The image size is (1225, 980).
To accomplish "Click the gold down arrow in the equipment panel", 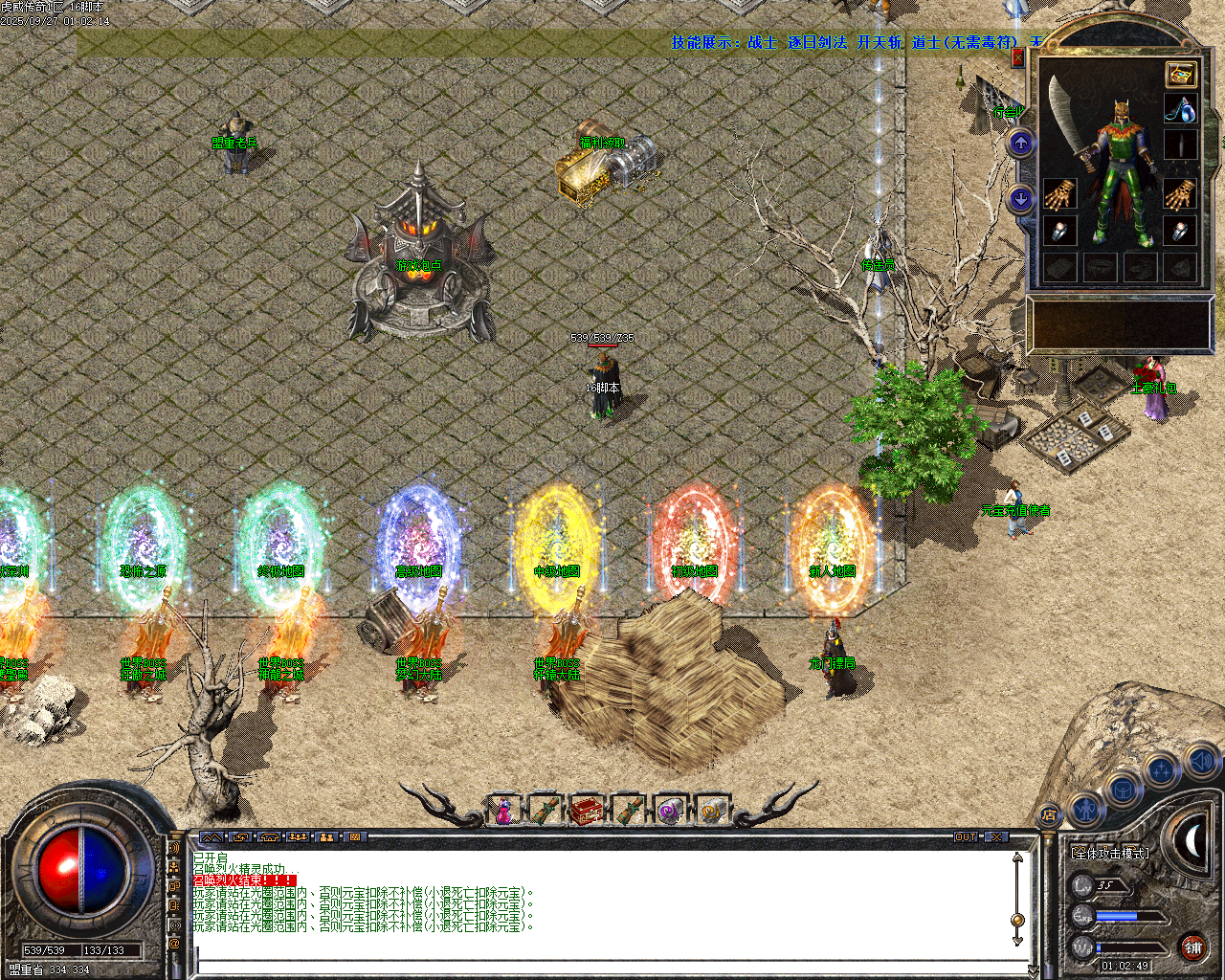I will point(1020,198).
